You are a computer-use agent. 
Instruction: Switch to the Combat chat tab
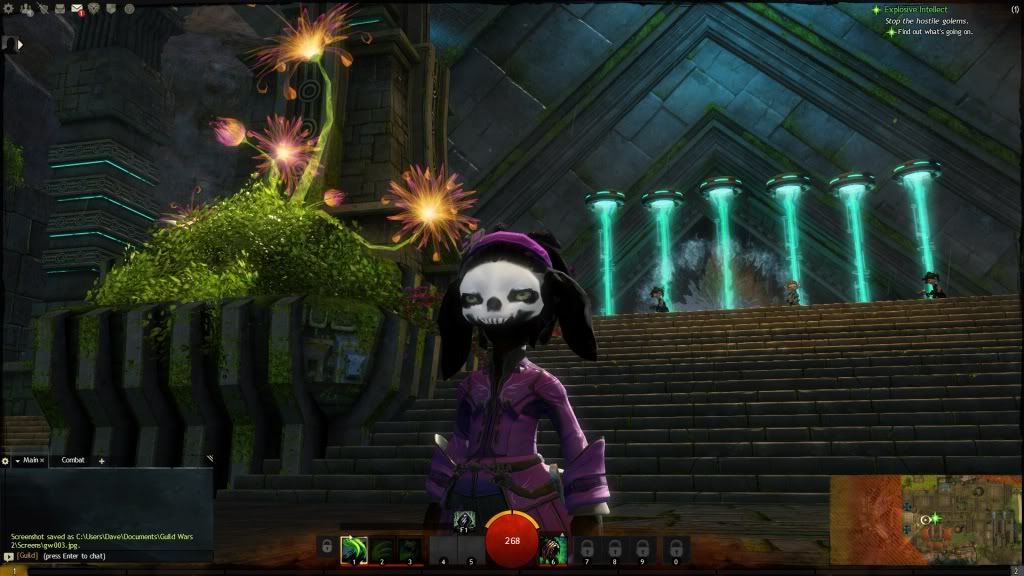coord(73,460)
